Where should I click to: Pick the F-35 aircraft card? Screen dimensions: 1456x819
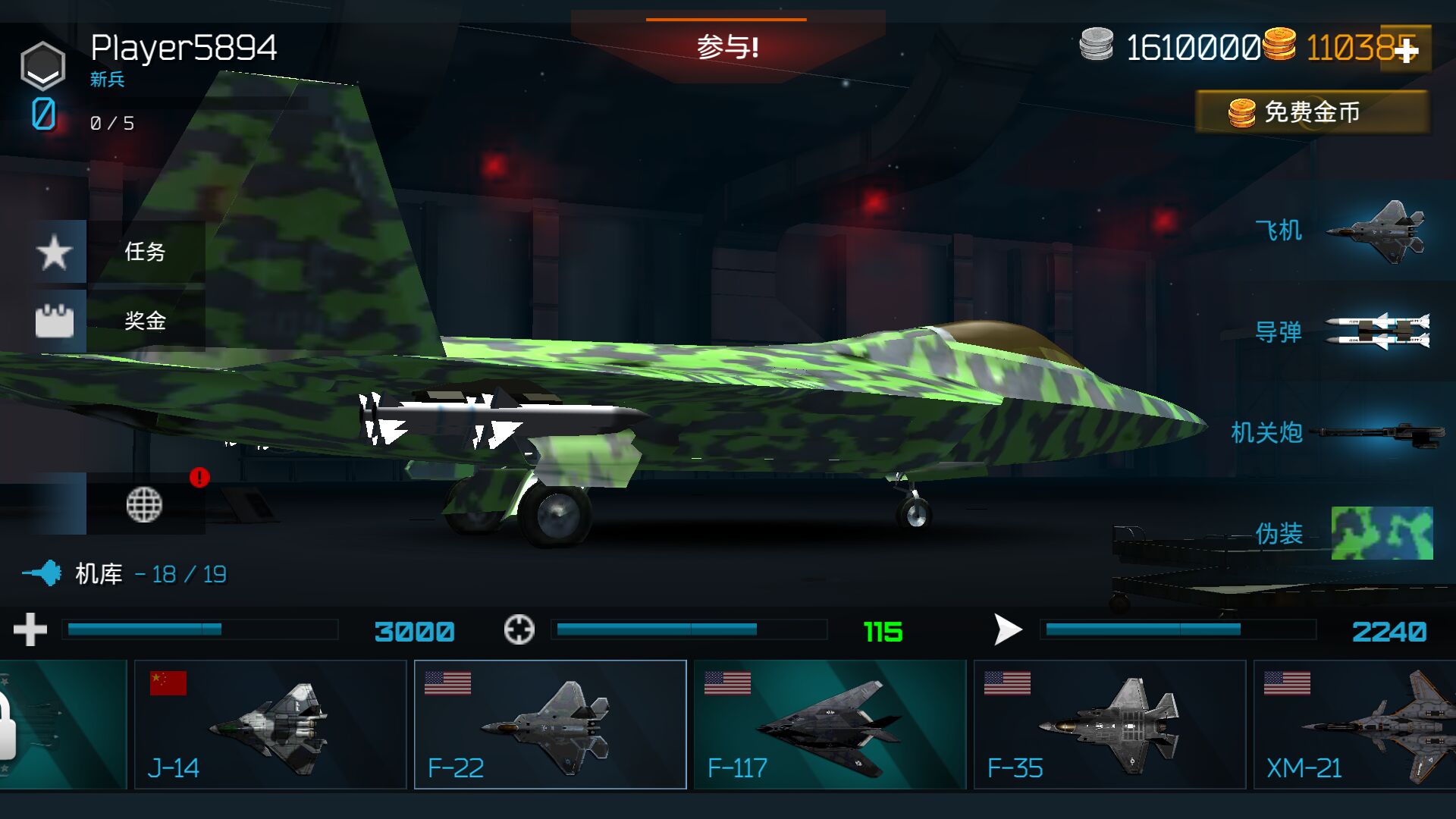click(1109, 725)
